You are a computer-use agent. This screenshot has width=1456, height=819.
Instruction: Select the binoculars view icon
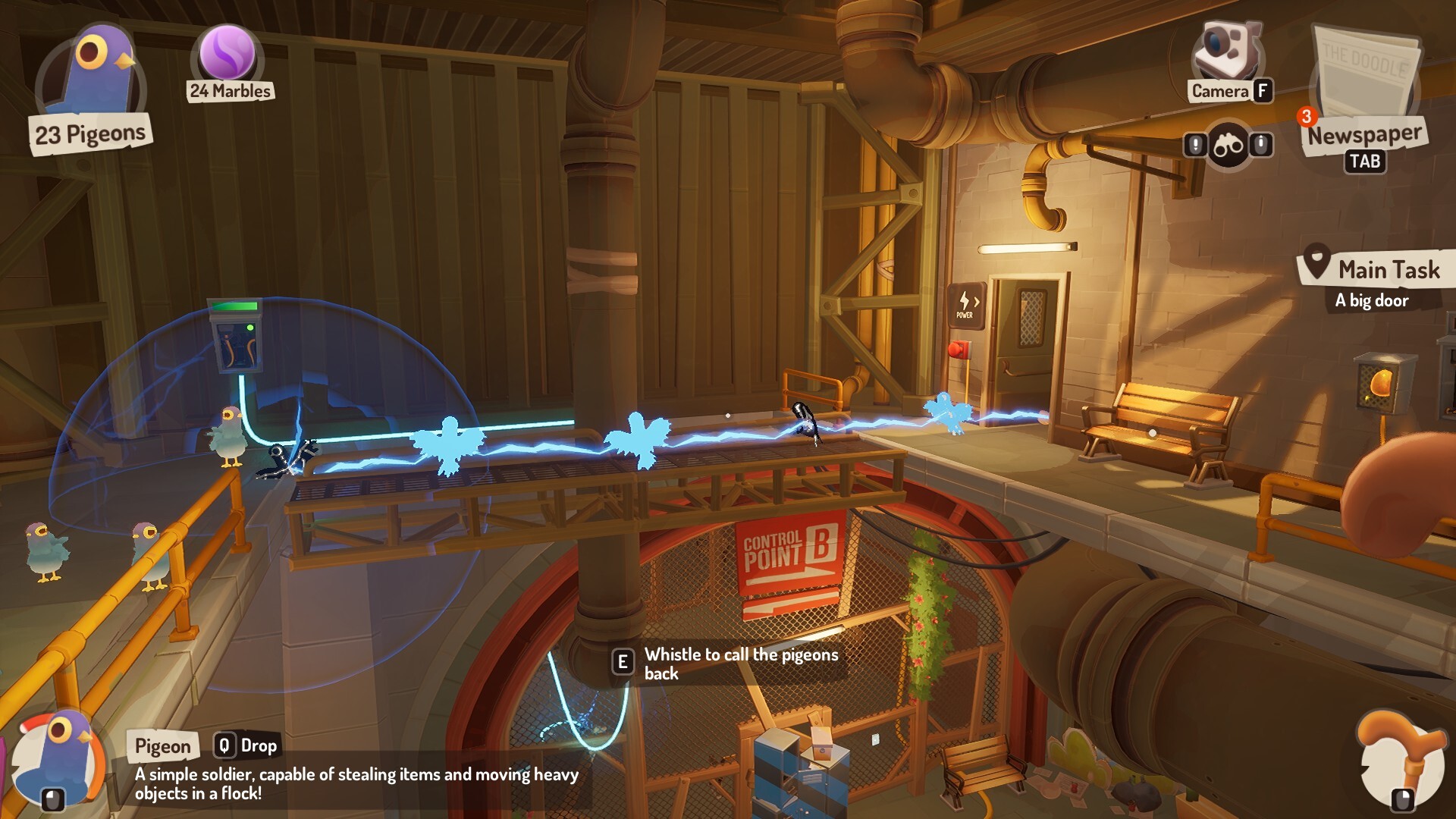point(1228,145)
